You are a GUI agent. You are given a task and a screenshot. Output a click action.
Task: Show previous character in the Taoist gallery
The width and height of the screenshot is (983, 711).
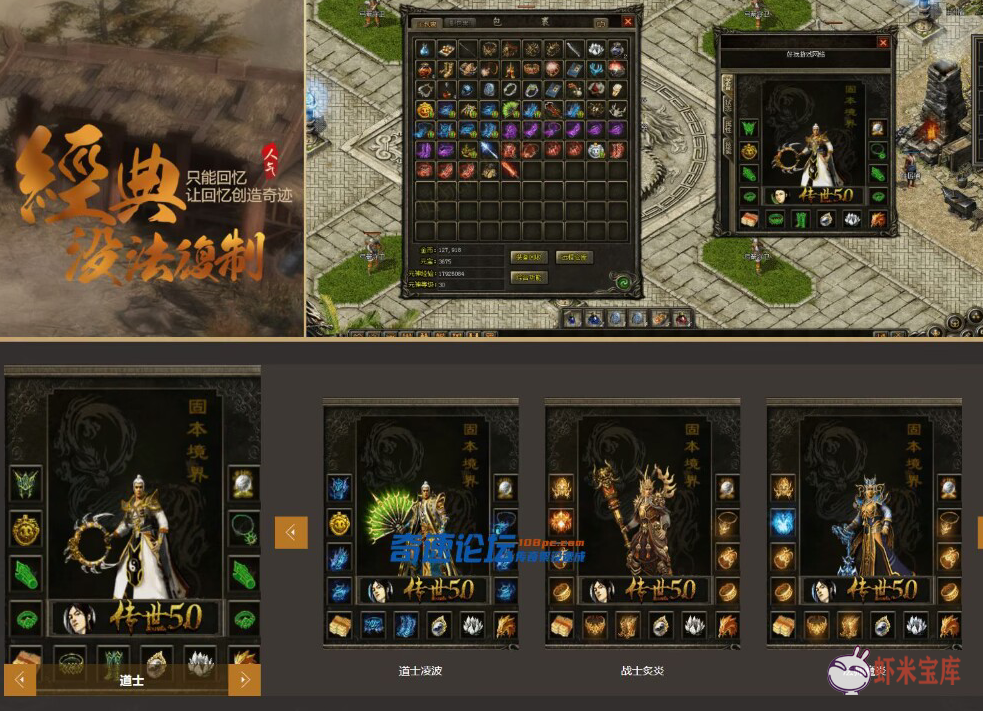coord(21,680)
